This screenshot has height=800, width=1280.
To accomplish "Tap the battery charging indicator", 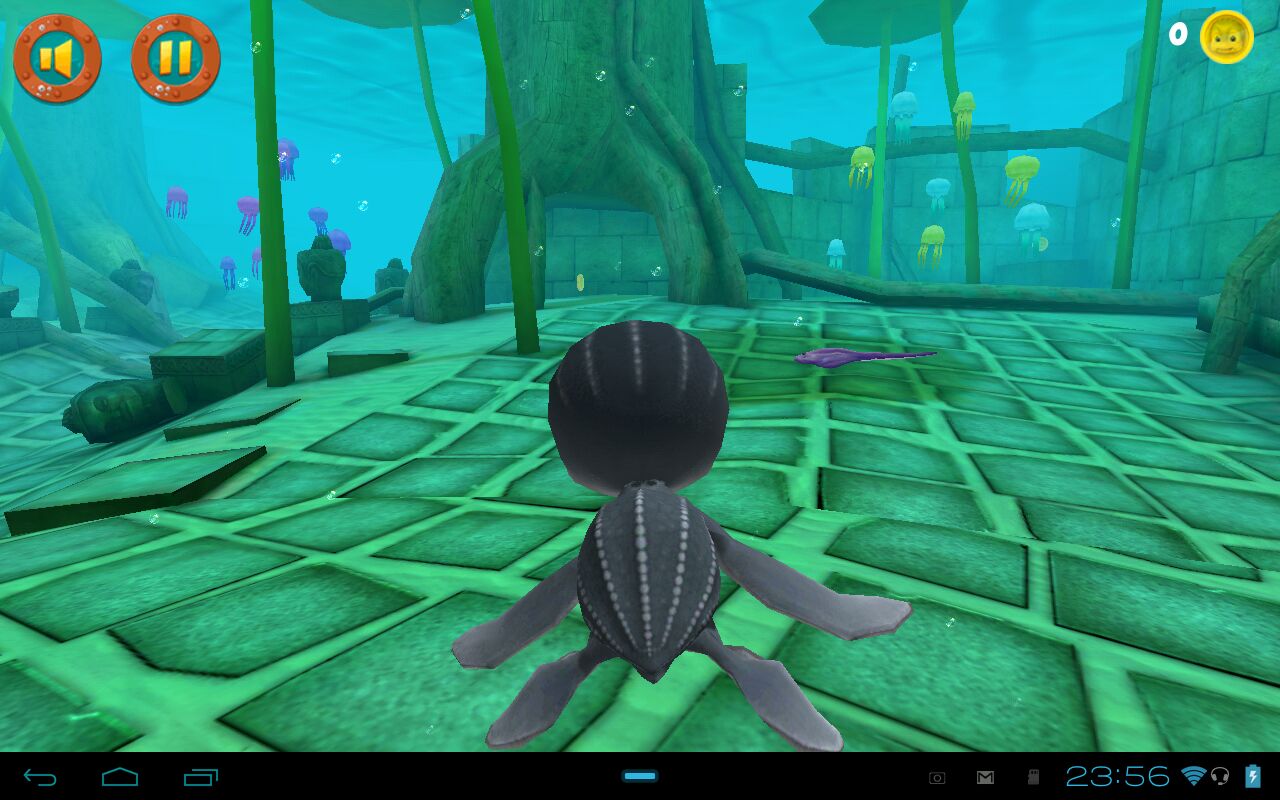I will [1252, 775].
